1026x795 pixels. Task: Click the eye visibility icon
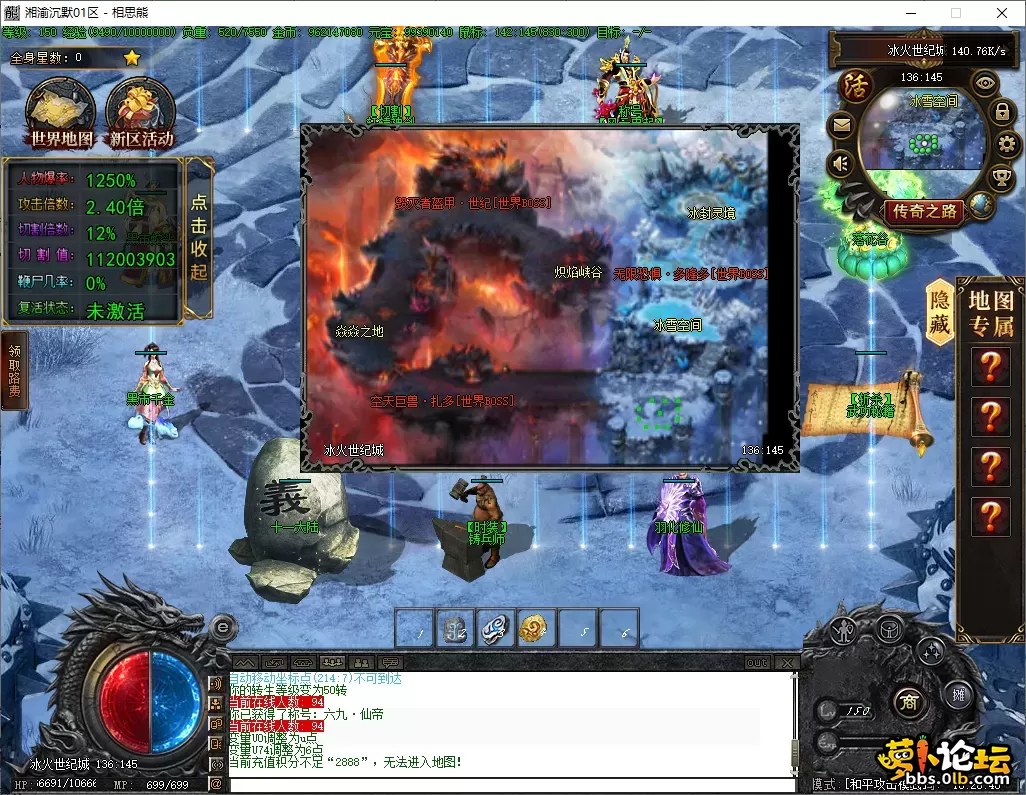pyautogui.click(x=986, y=84)
